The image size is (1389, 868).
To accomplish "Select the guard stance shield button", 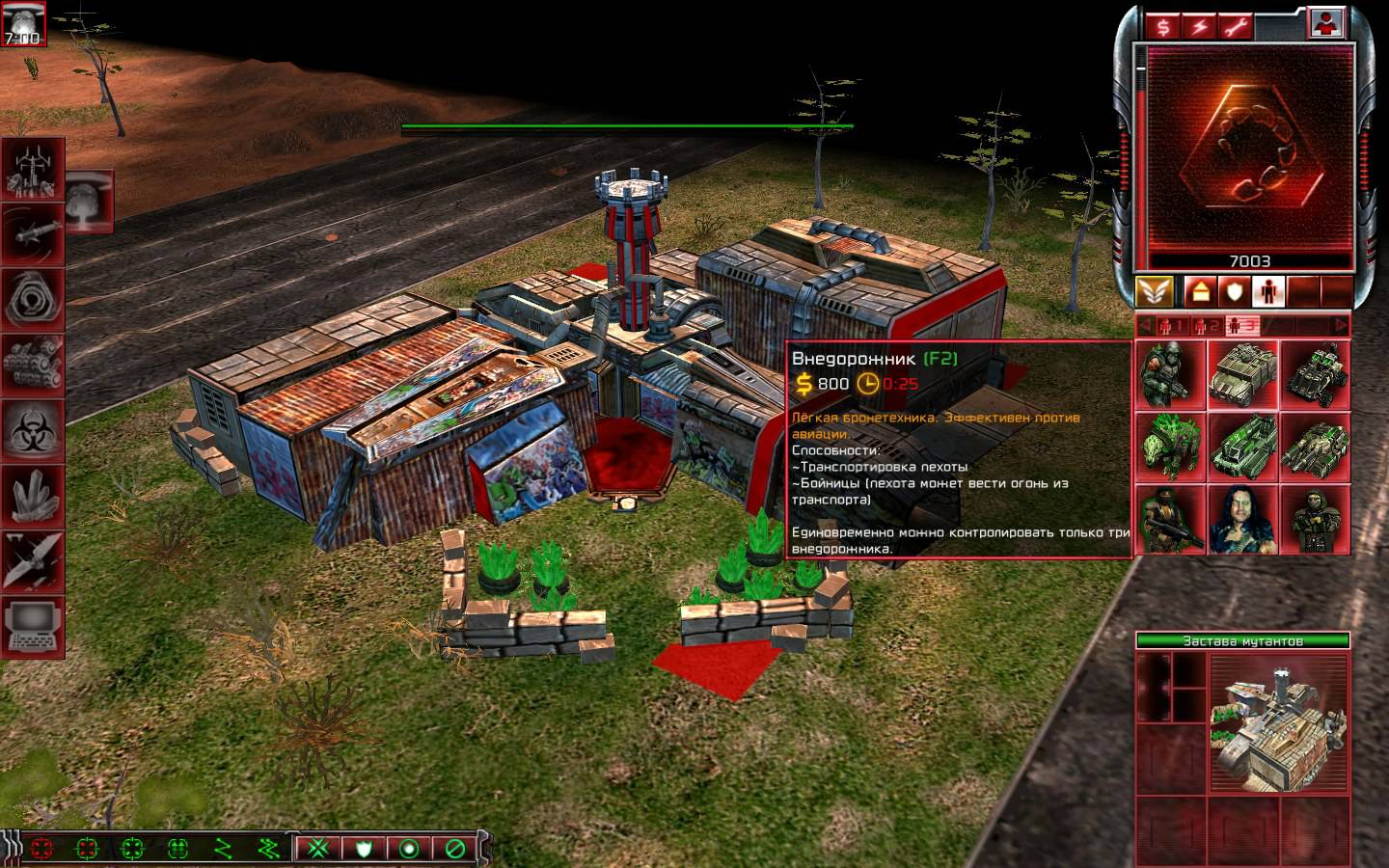I will tap(365, 849).
